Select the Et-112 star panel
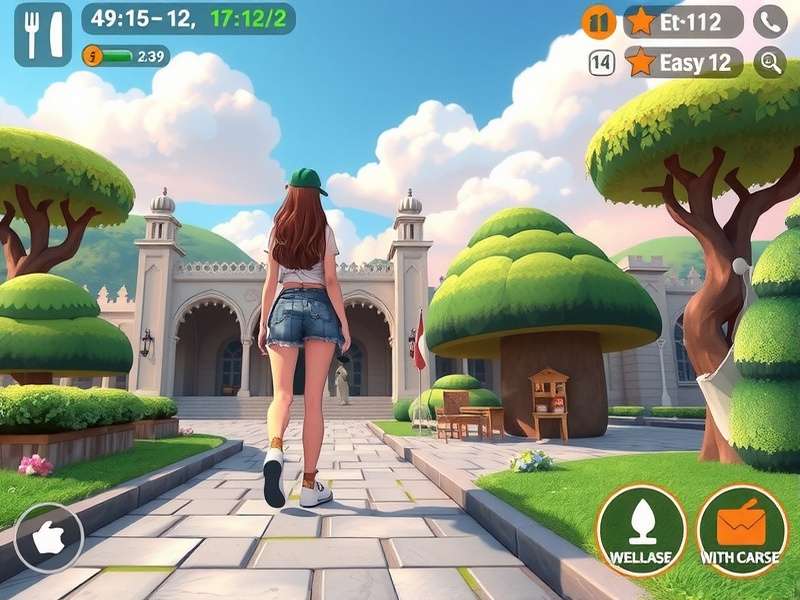The image size is (800, 600). (x=683, y=21)
